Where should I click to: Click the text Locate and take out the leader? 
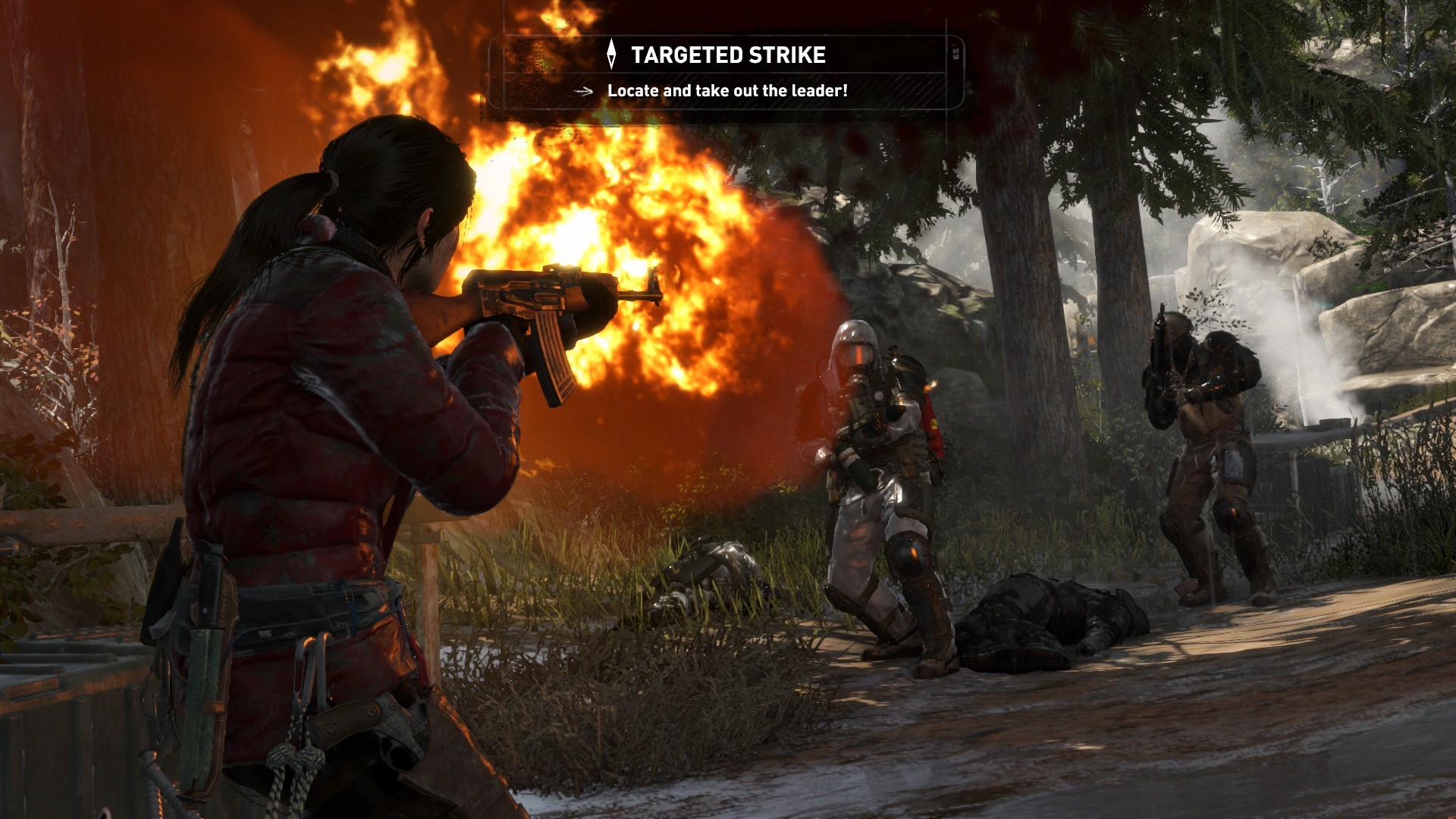point(726,90)
